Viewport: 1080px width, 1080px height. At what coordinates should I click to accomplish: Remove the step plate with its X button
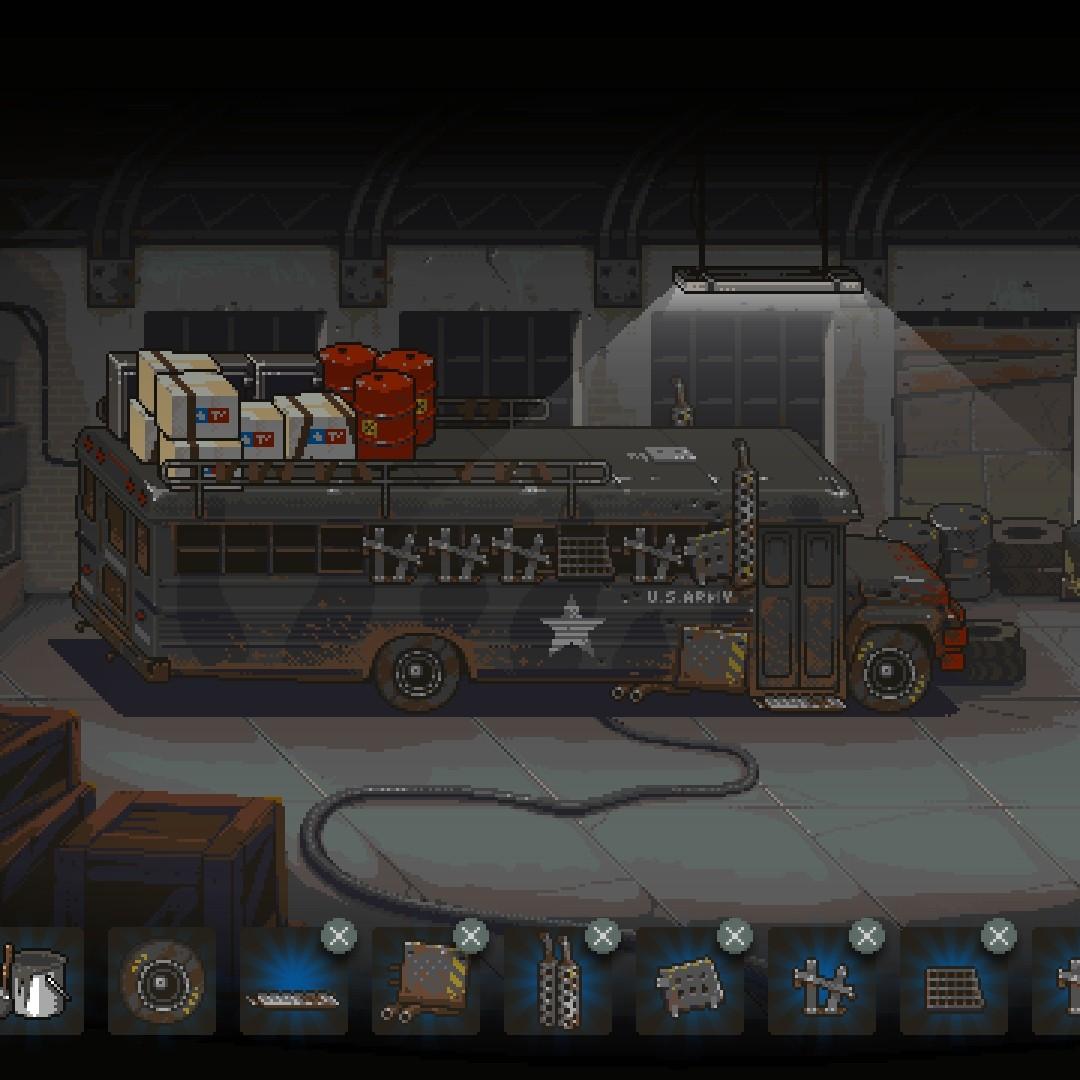[338, 937]
